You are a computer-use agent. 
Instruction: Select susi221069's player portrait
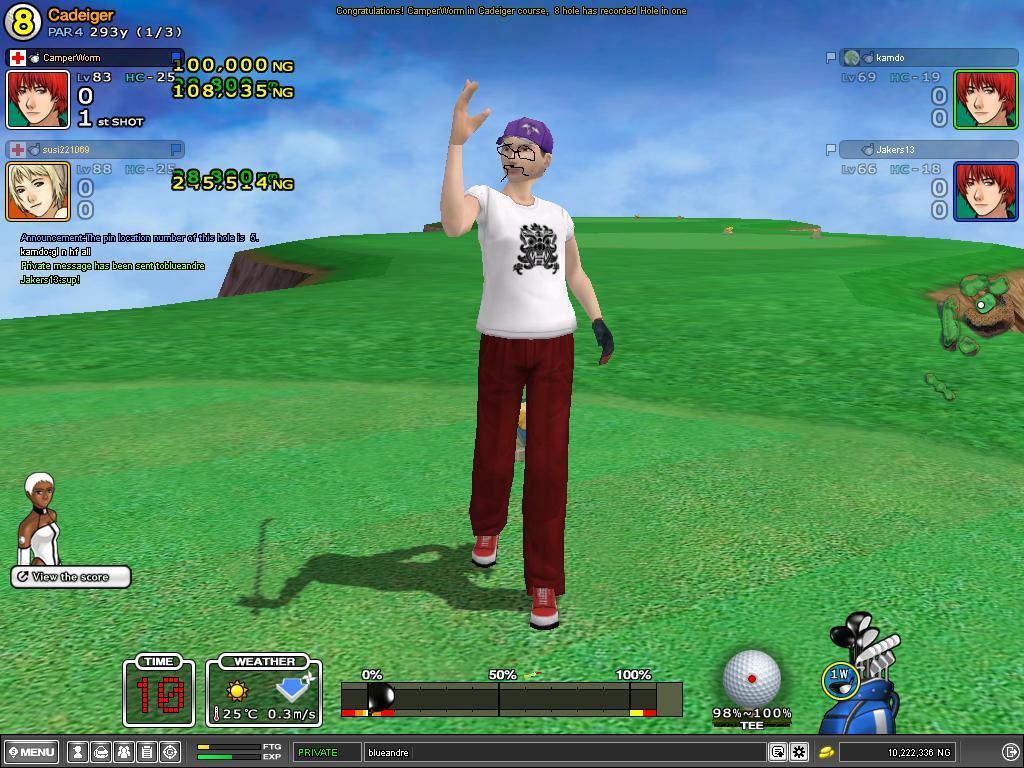tap(39, 191)
